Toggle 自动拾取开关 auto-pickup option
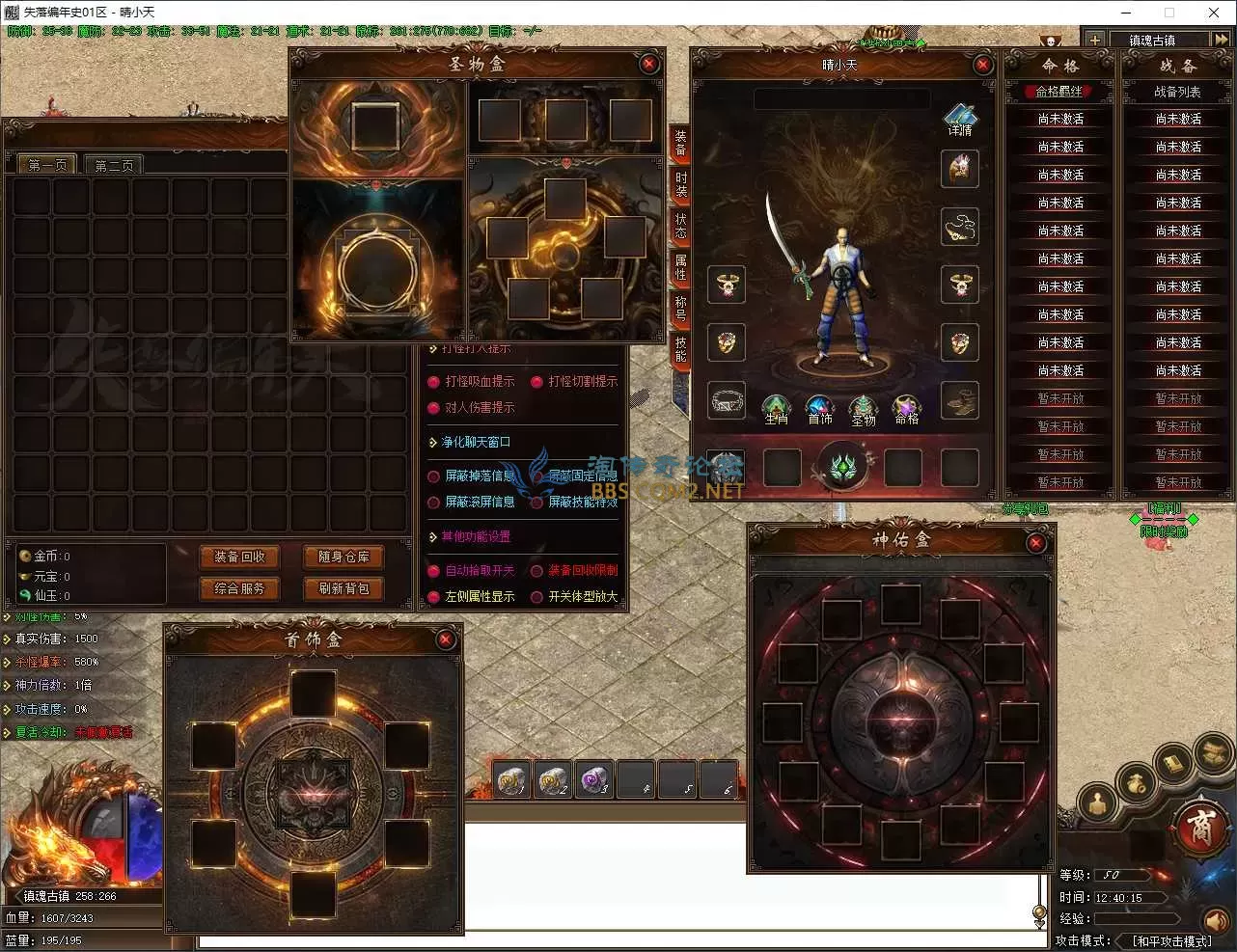 pos(434,571)
